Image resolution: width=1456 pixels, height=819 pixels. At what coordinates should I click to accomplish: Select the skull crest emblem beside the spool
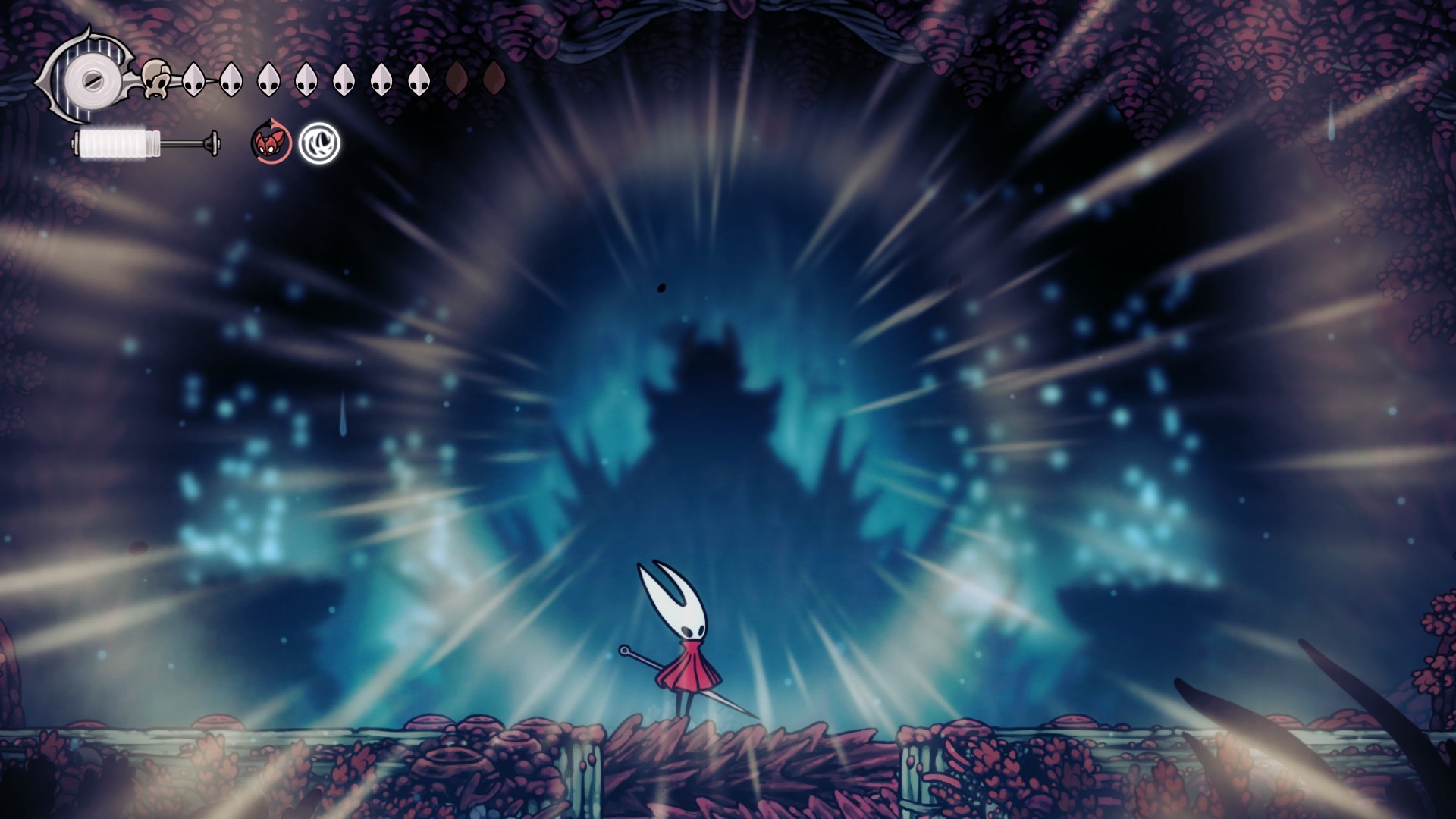pyautogui.click(x=157, y=79)
